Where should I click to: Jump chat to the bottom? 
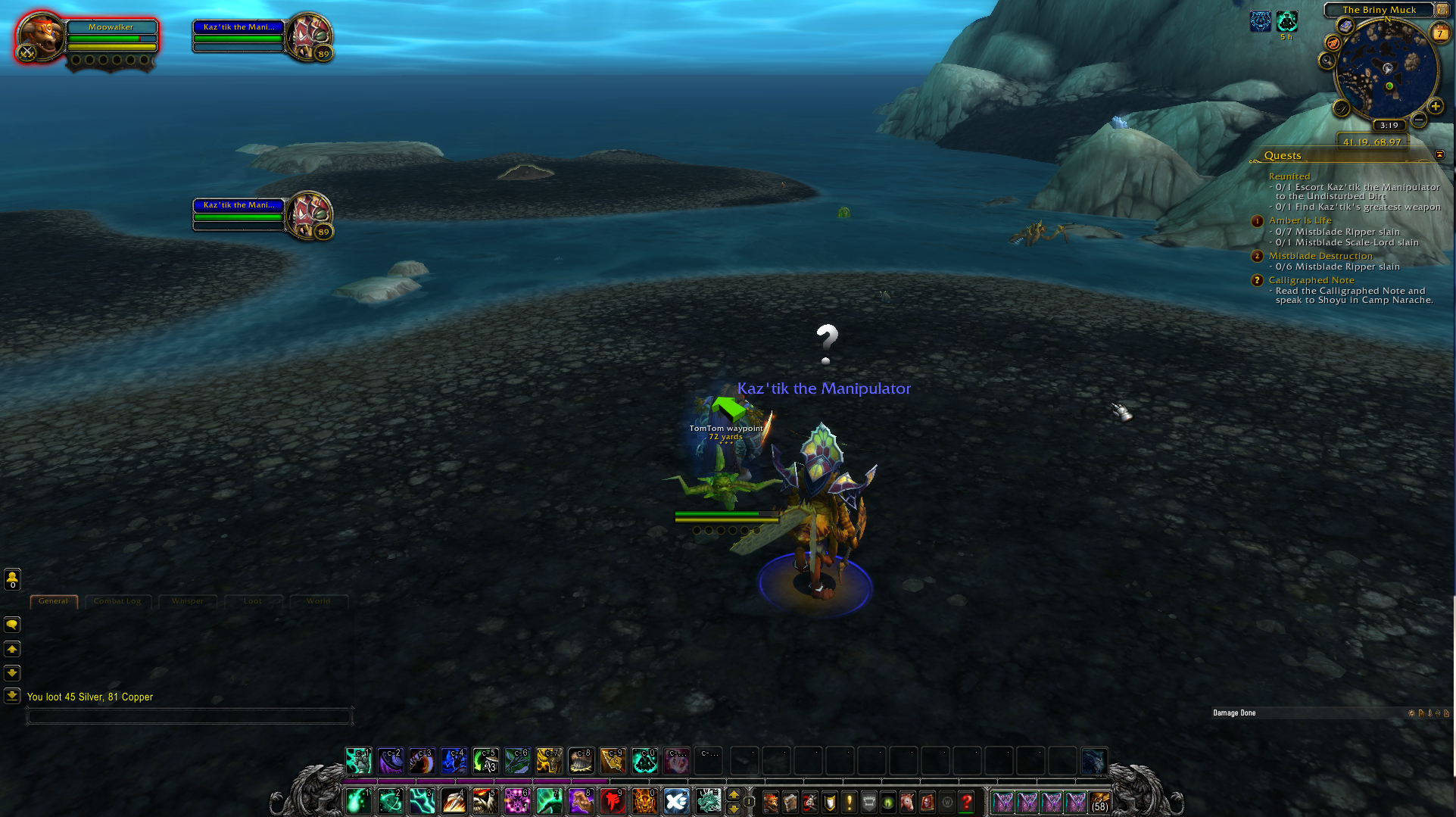pyautogui.click(x=12, y=695)
